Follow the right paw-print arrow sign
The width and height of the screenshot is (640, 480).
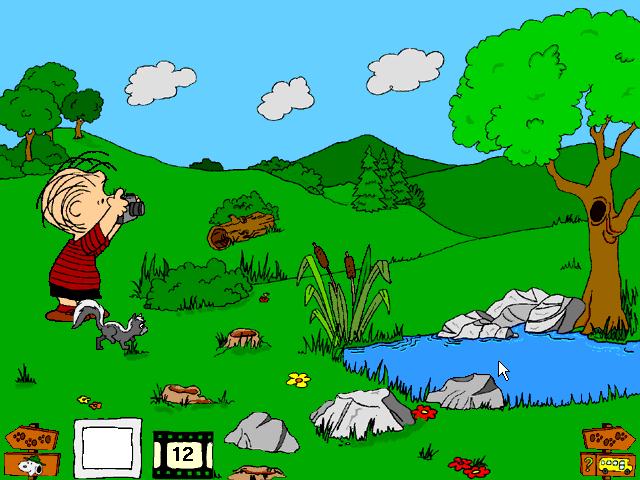pyautogui.click(x=608, y=439)
